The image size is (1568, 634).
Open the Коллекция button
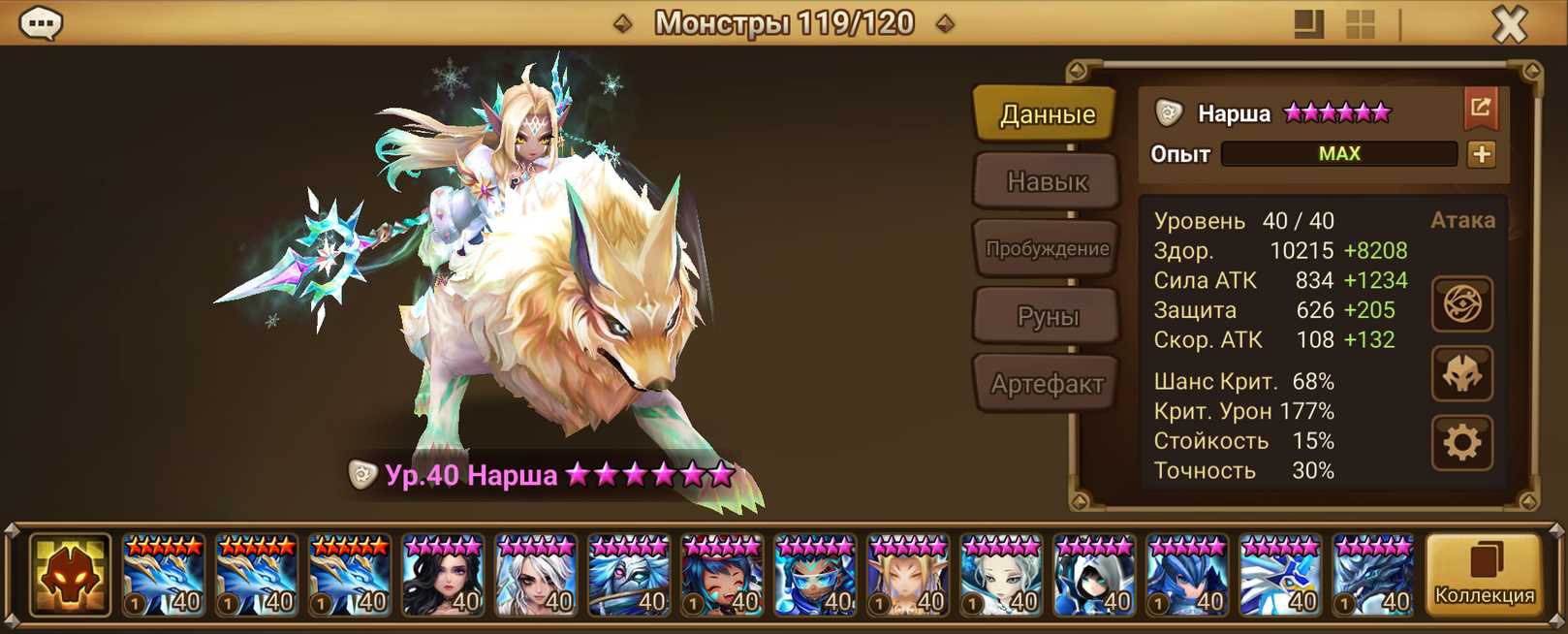coord(1484,574)
